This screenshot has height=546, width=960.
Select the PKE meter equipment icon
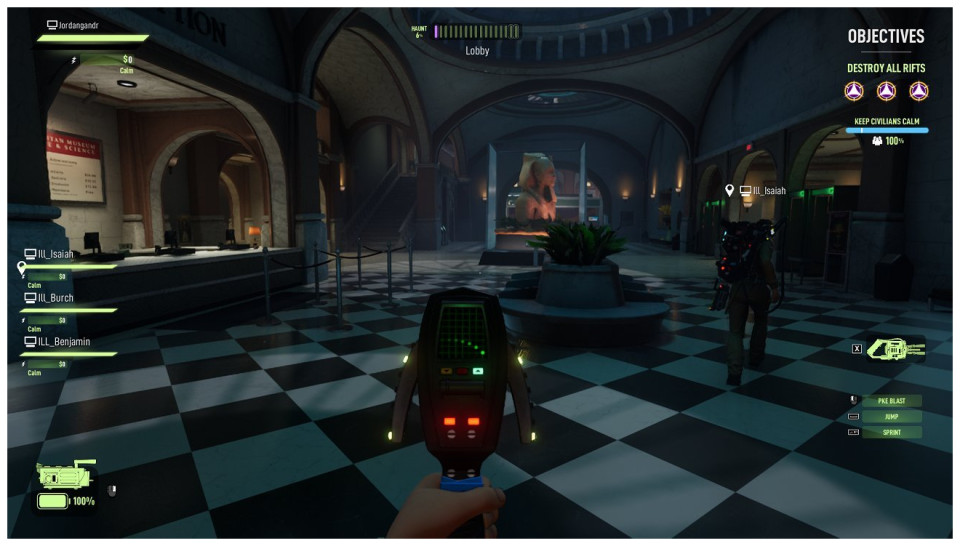coord(65,476)
